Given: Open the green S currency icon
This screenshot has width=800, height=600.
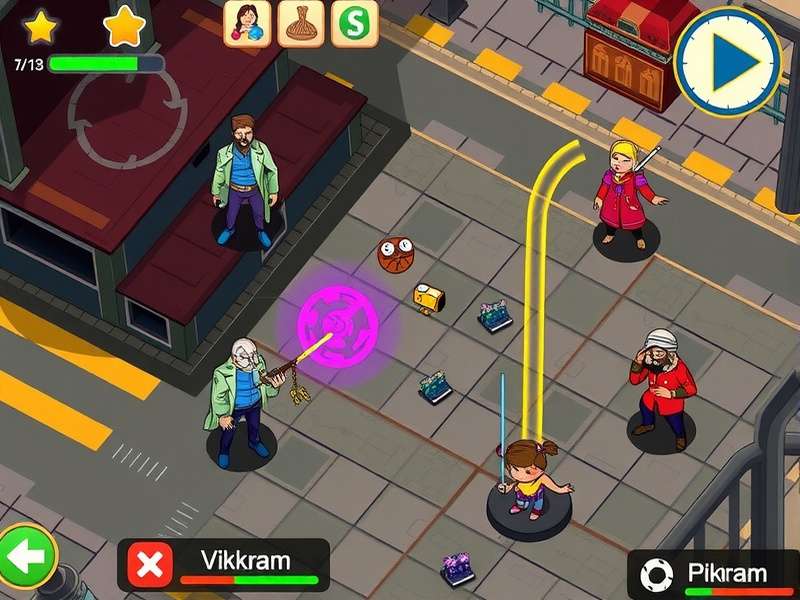Looking at the screenshot, I should tap(355, 22).
